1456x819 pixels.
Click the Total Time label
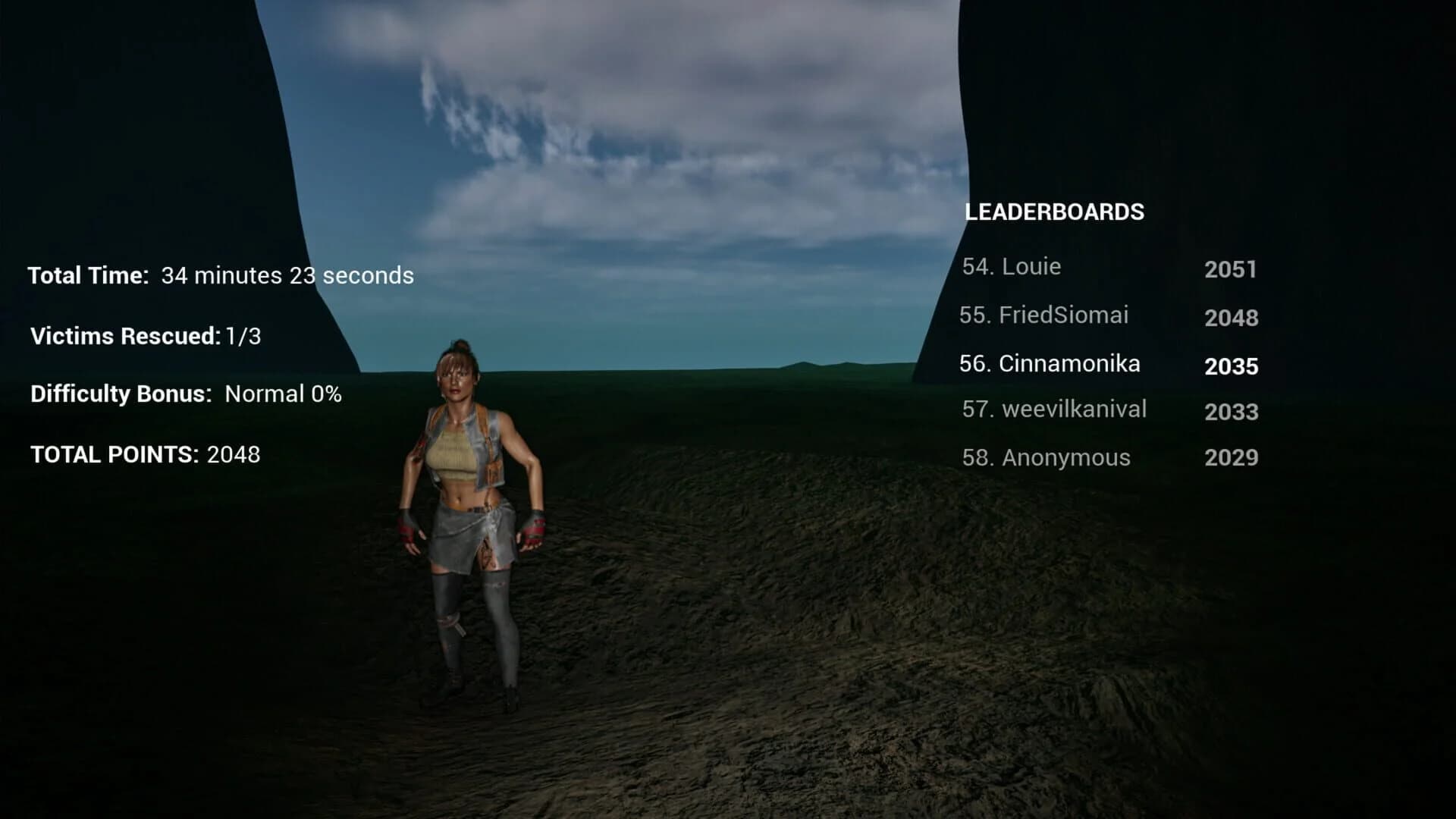87,275
